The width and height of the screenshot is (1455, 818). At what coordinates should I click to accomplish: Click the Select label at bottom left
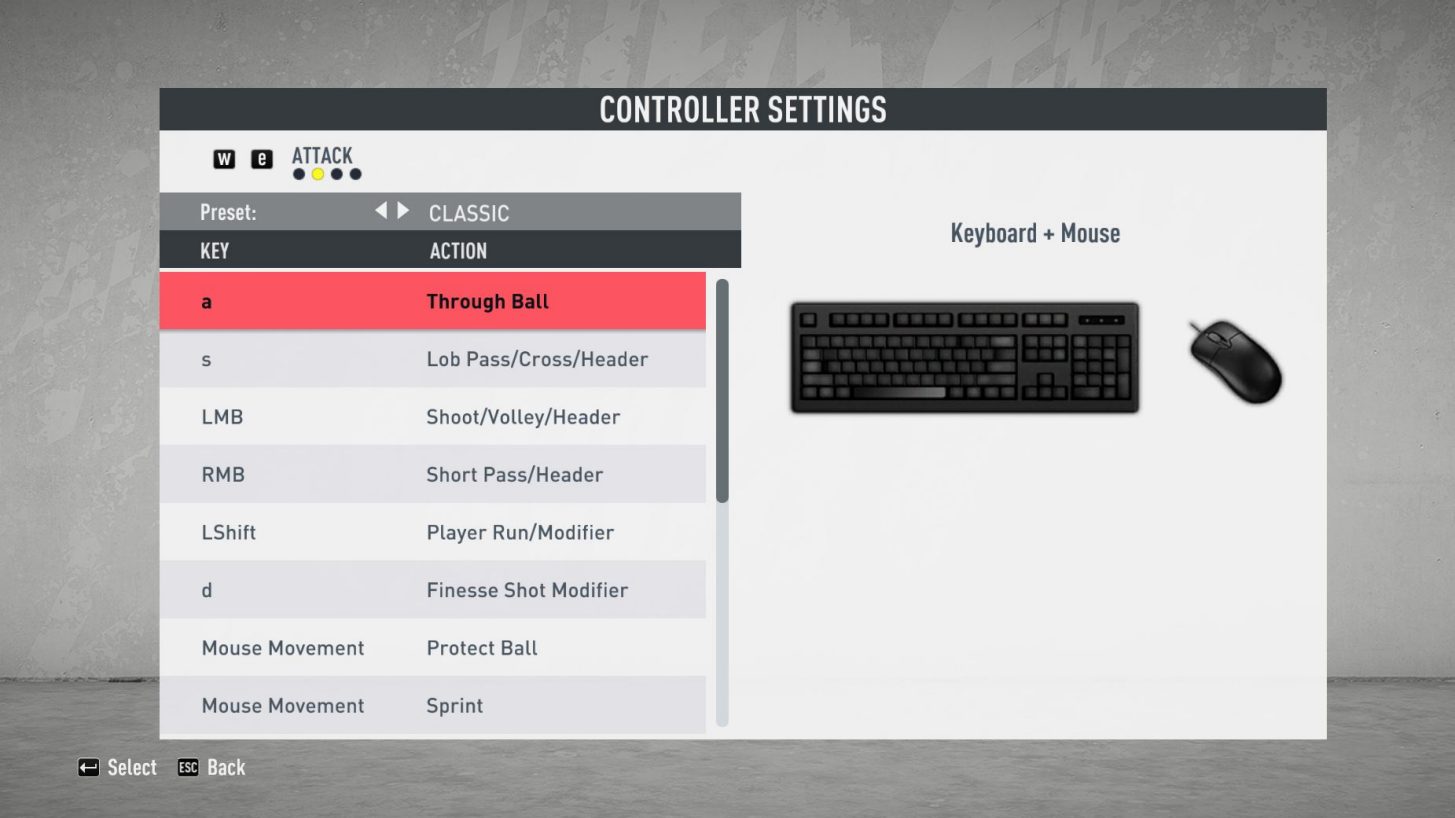[x=131, y=767]
